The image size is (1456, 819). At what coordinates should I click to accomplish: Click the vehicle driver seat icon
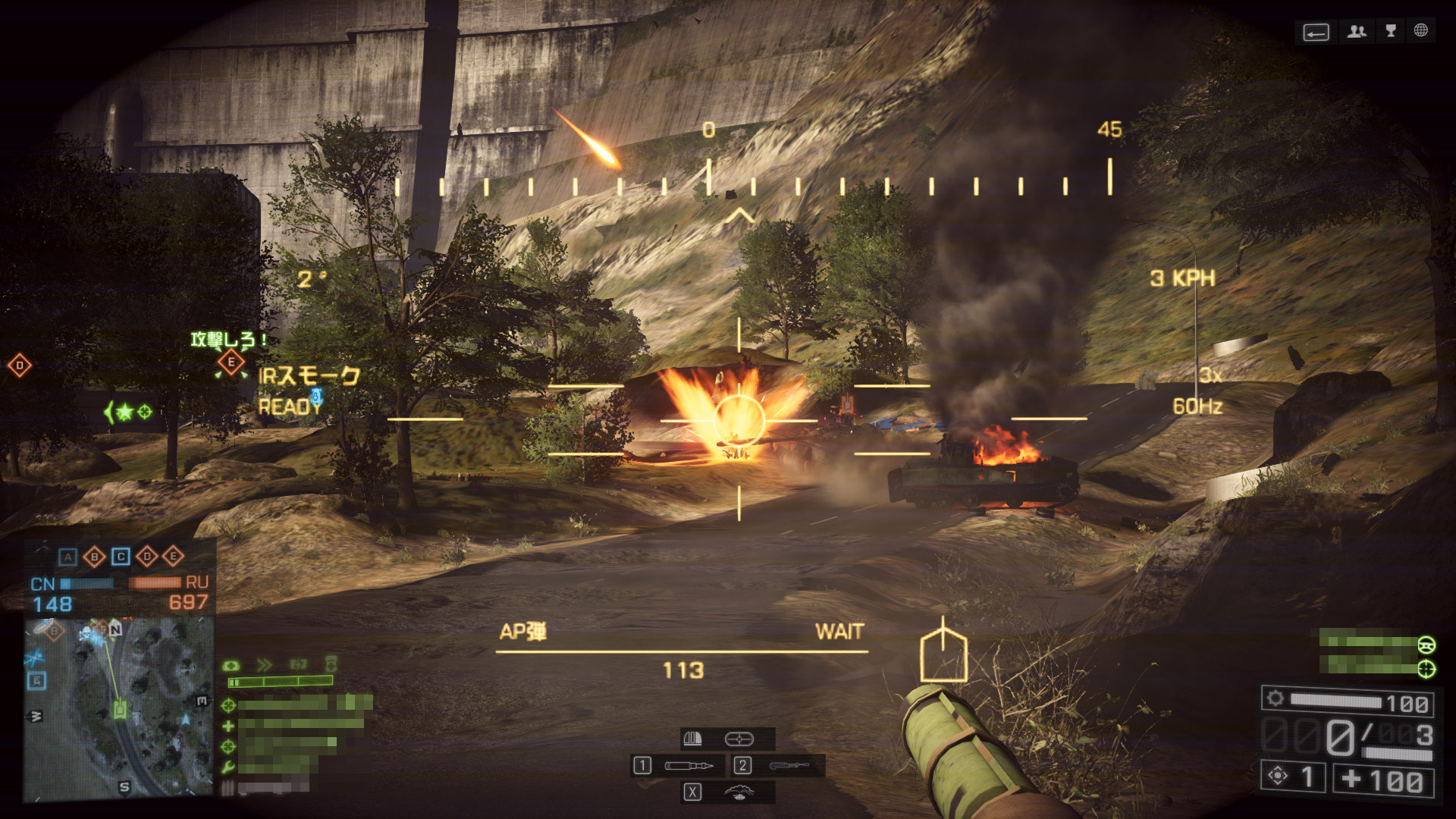(1426, 645)
